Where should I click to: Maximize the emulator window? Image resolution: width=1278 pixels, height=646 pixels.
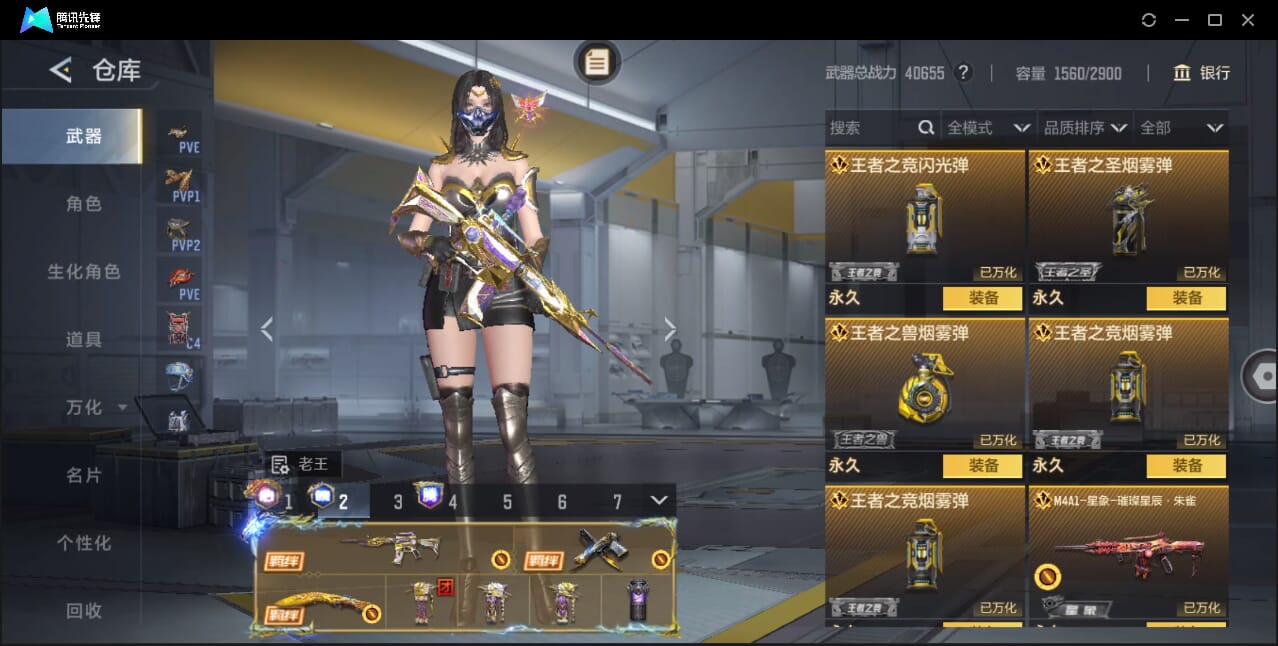[1215, 20]
